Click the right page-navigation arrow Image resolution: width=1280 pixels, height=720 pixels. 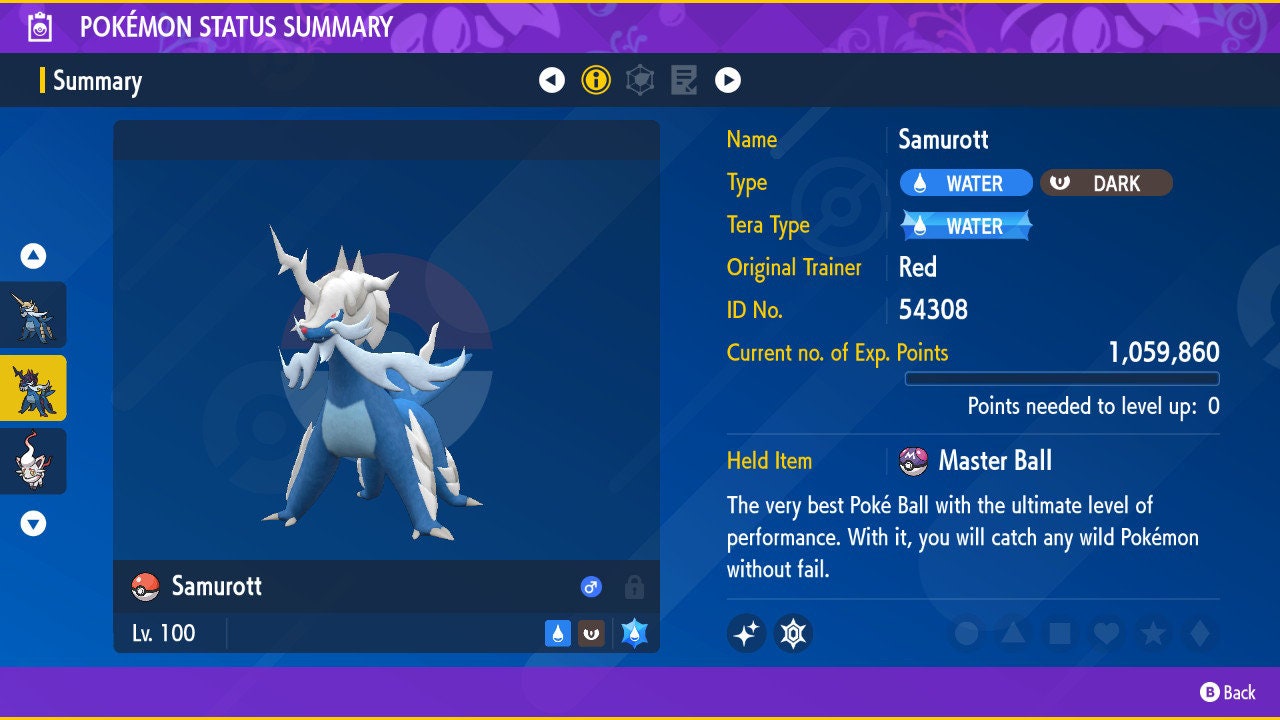[x=728, y=80]
